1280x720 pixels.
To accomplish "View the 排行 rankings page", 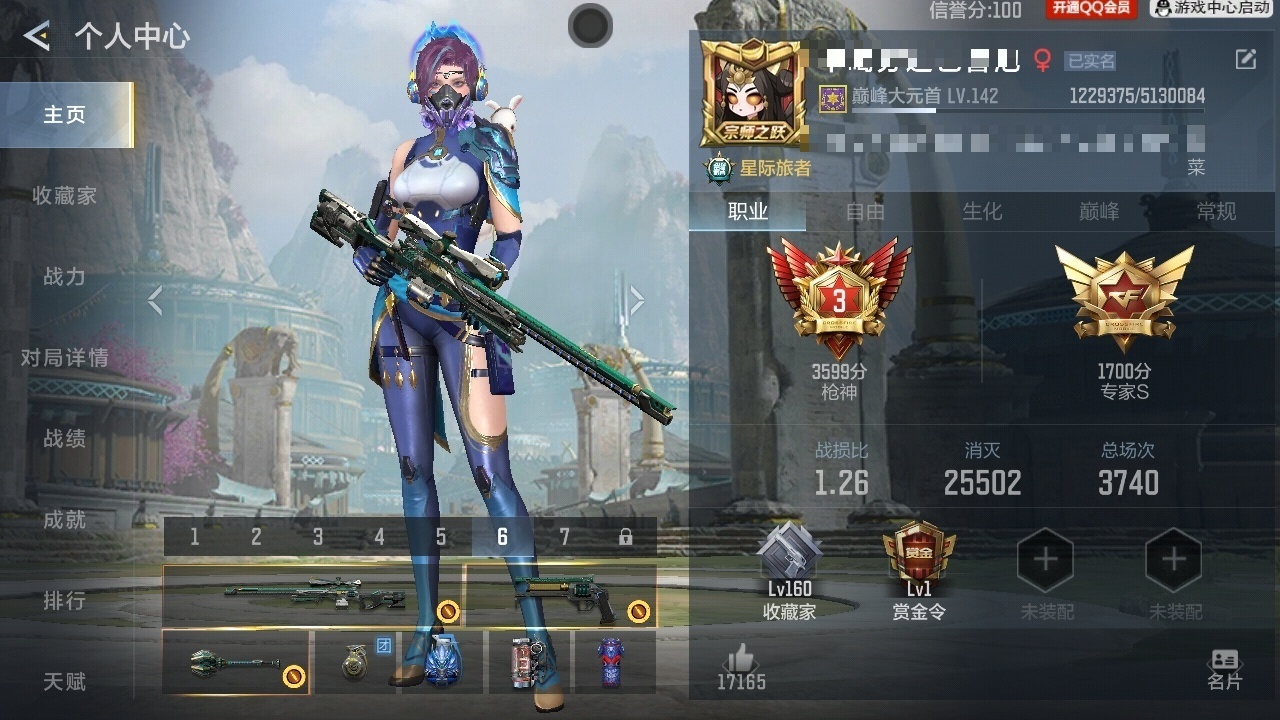I will click(65, 601).
